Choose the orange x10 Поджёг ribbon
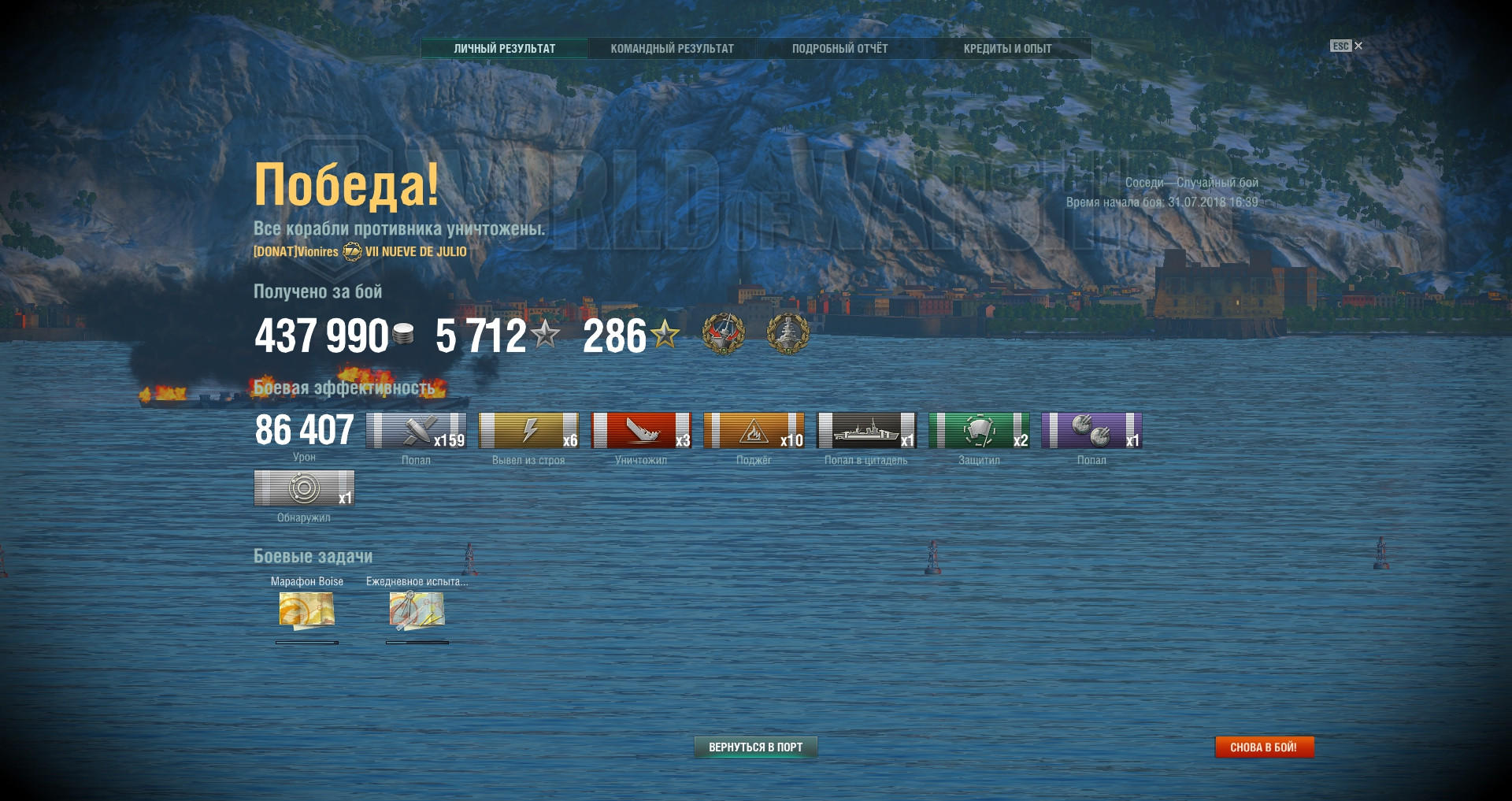 [754, 430]
